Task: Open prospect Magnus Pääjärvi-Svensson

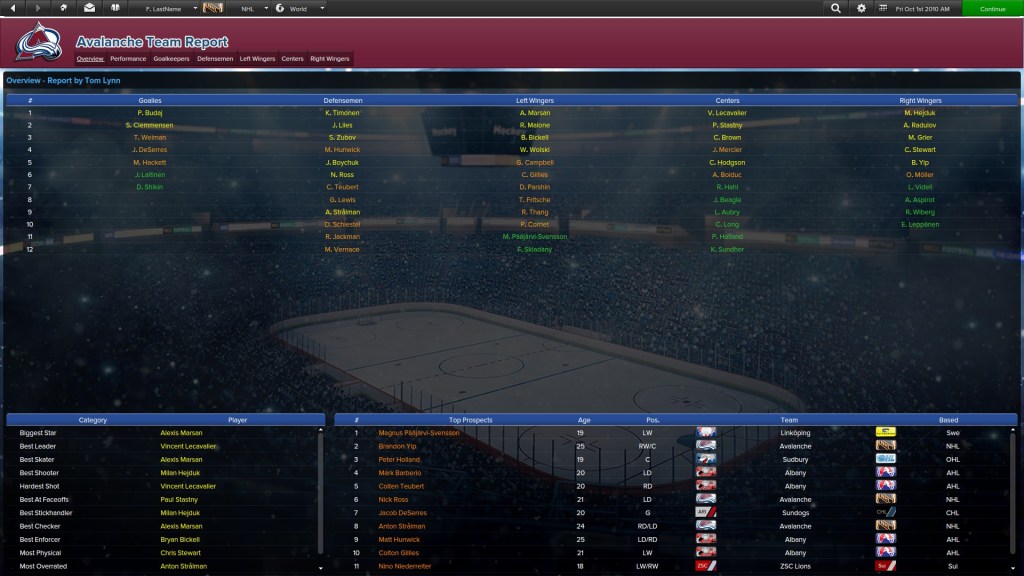Action: coord(419,433)
